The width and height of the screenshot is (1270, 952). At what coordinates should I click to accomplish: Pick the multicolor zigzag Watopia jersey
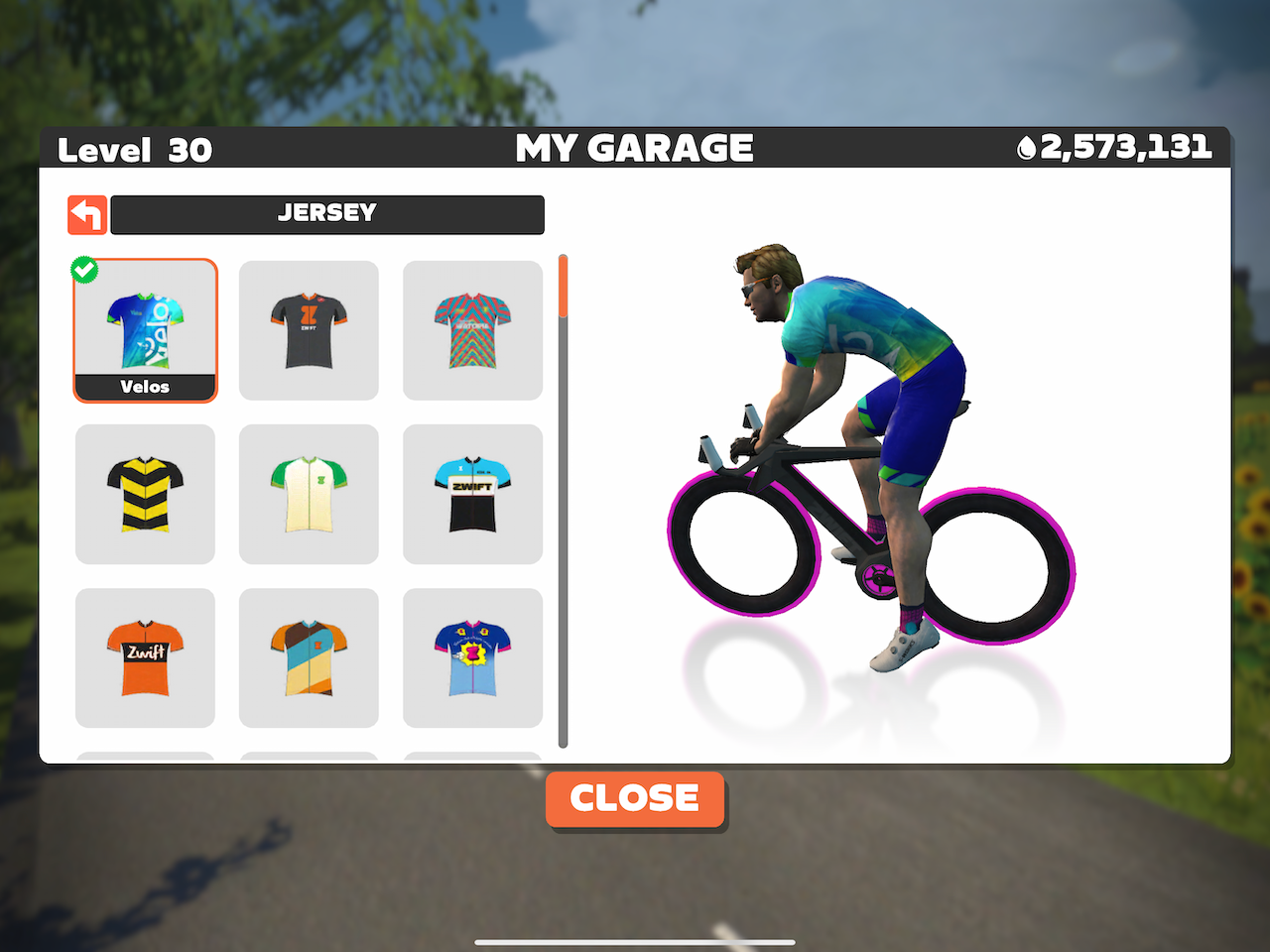coord(472,331)
